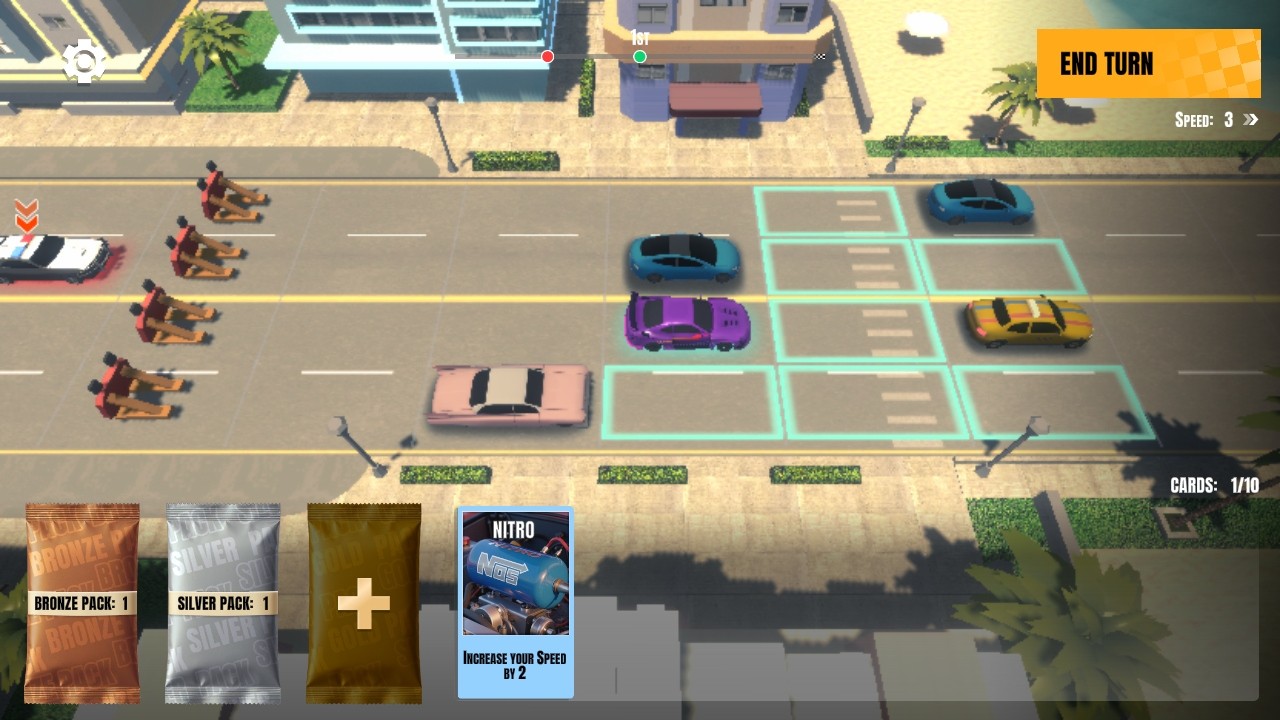Select the purple player car
The height and width of the screenshot is (720, 1280).
pos(685,322)
